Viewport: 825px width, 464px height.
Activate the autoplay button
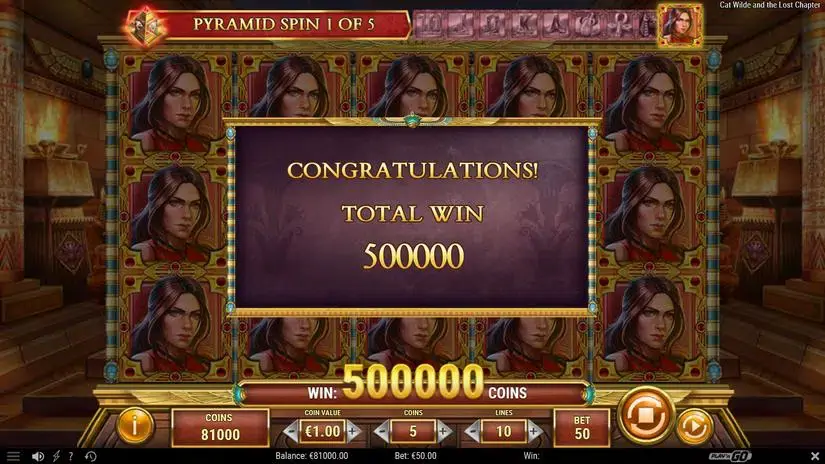click(692, 427)
